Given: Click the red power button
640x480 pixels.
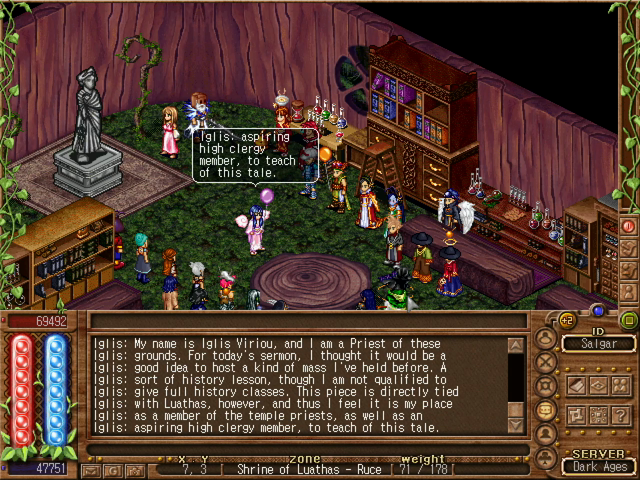Looking at the screenshot, I should [x=629, y=227].
